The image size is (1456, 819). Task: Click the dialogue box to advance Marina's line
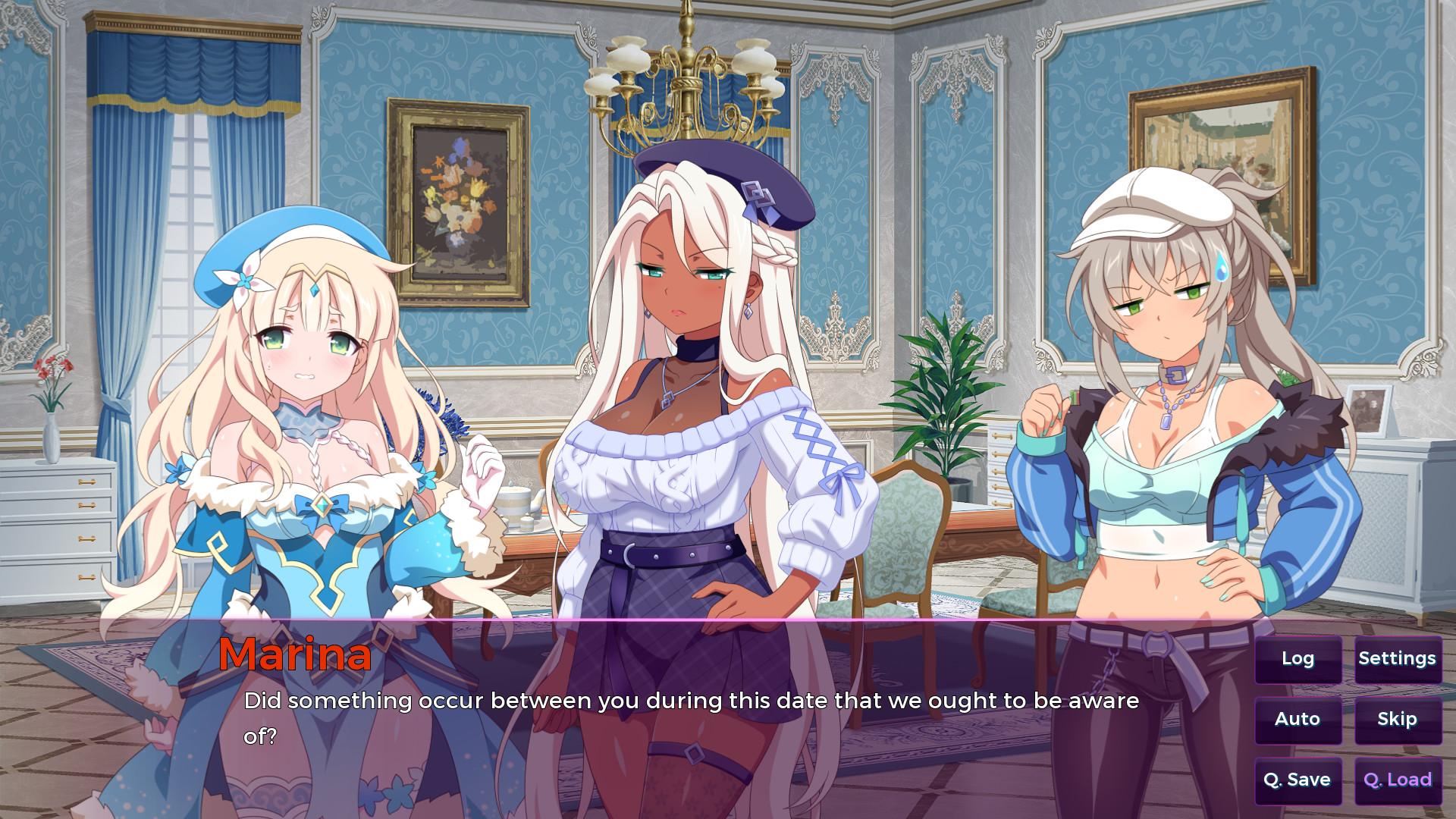point(682,720)
